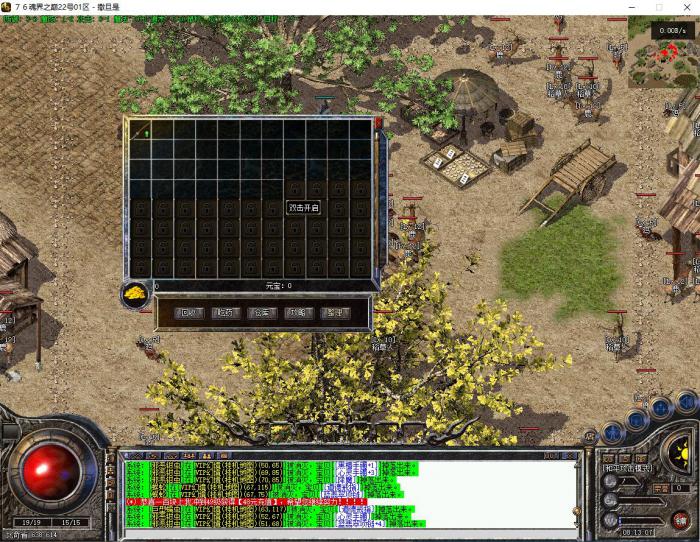Sort the bag with the 整理 button

pyautogui.click(x=335, y=312)
